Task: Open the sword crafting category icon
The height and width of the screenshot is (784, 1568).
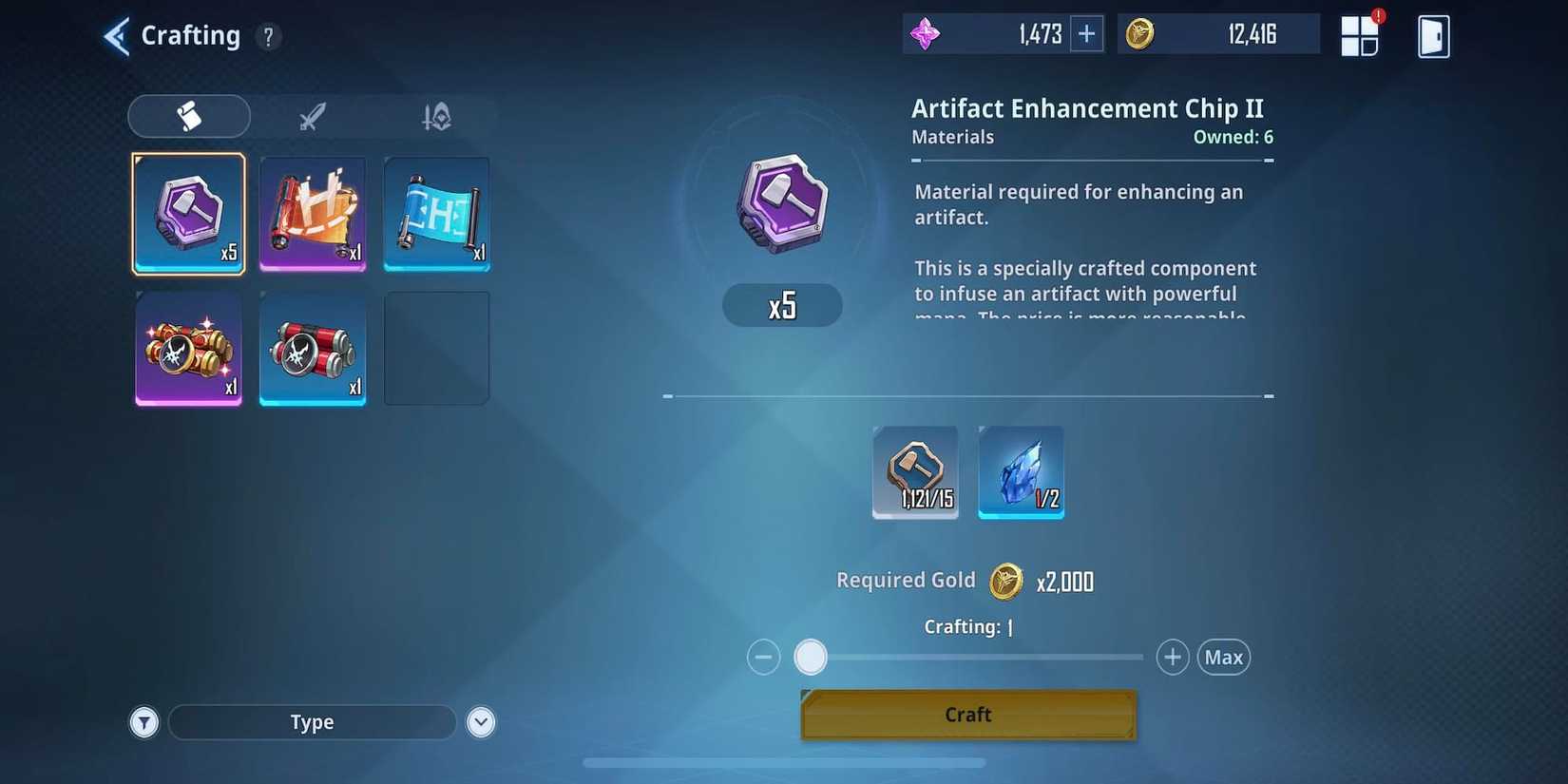Action: tap(312, 116)
